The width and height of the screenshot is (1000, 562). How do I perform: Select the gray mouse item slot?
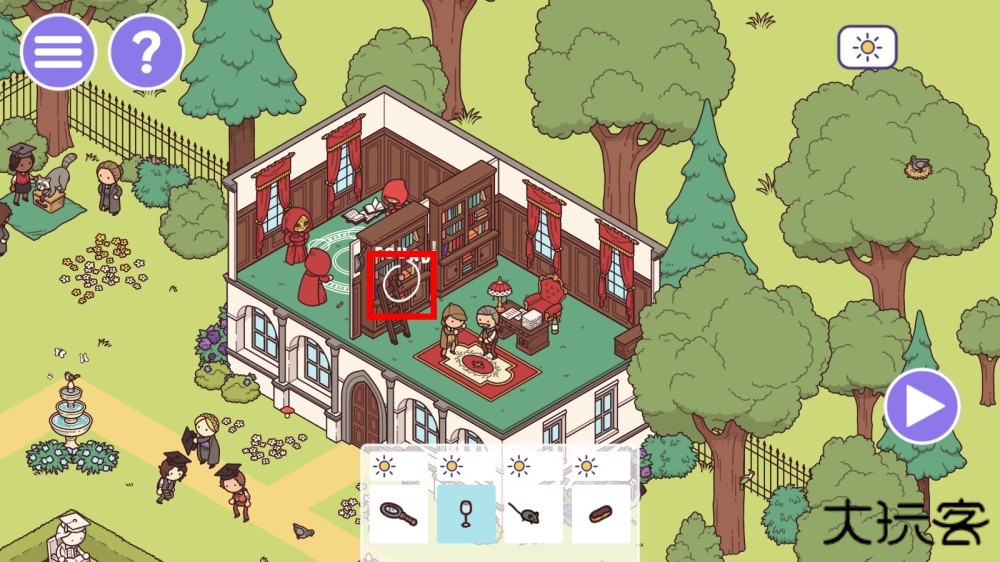533,514
